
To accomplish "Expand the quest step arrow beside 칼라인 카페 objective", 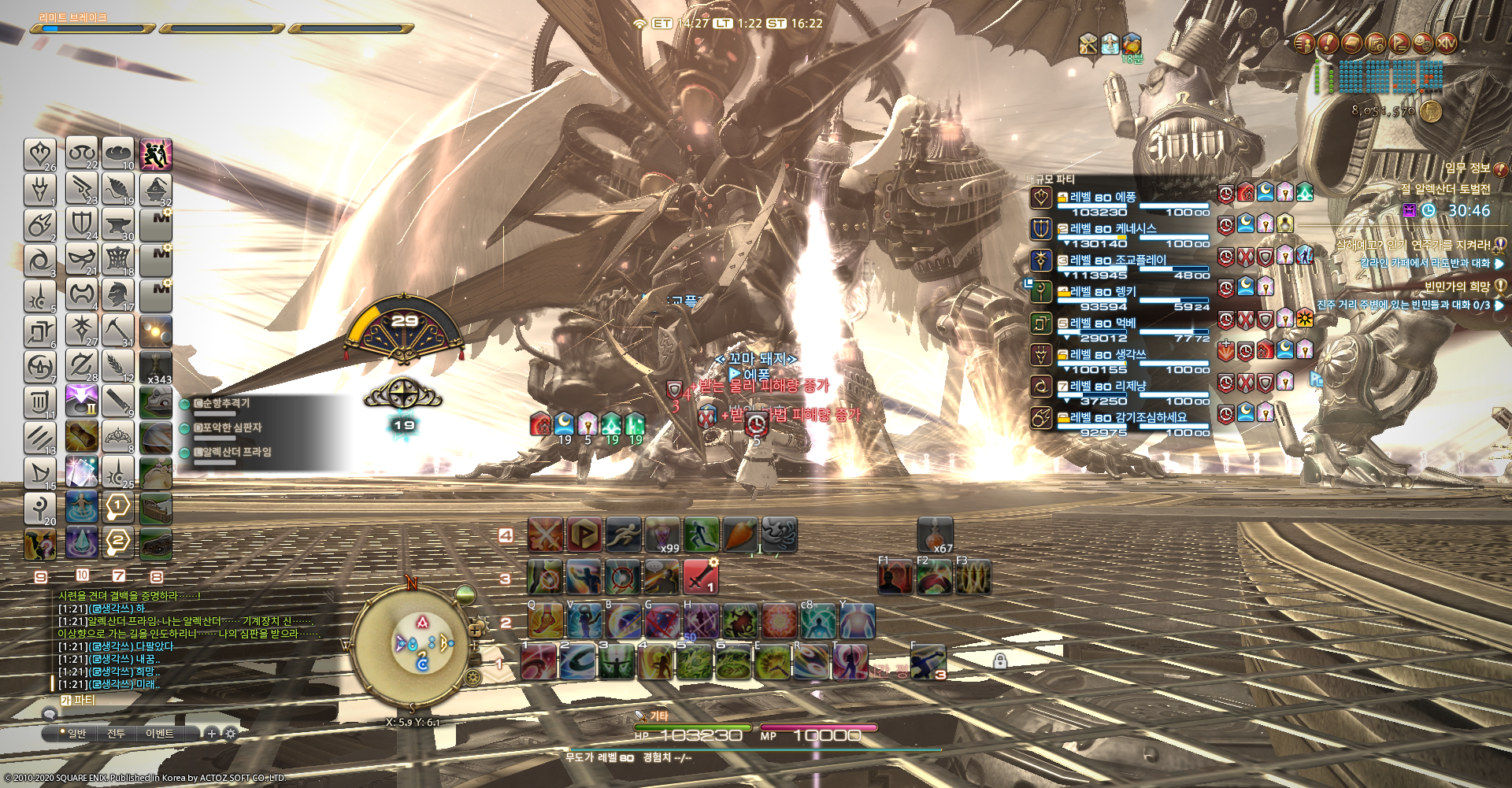I will tap(1500, 263).
